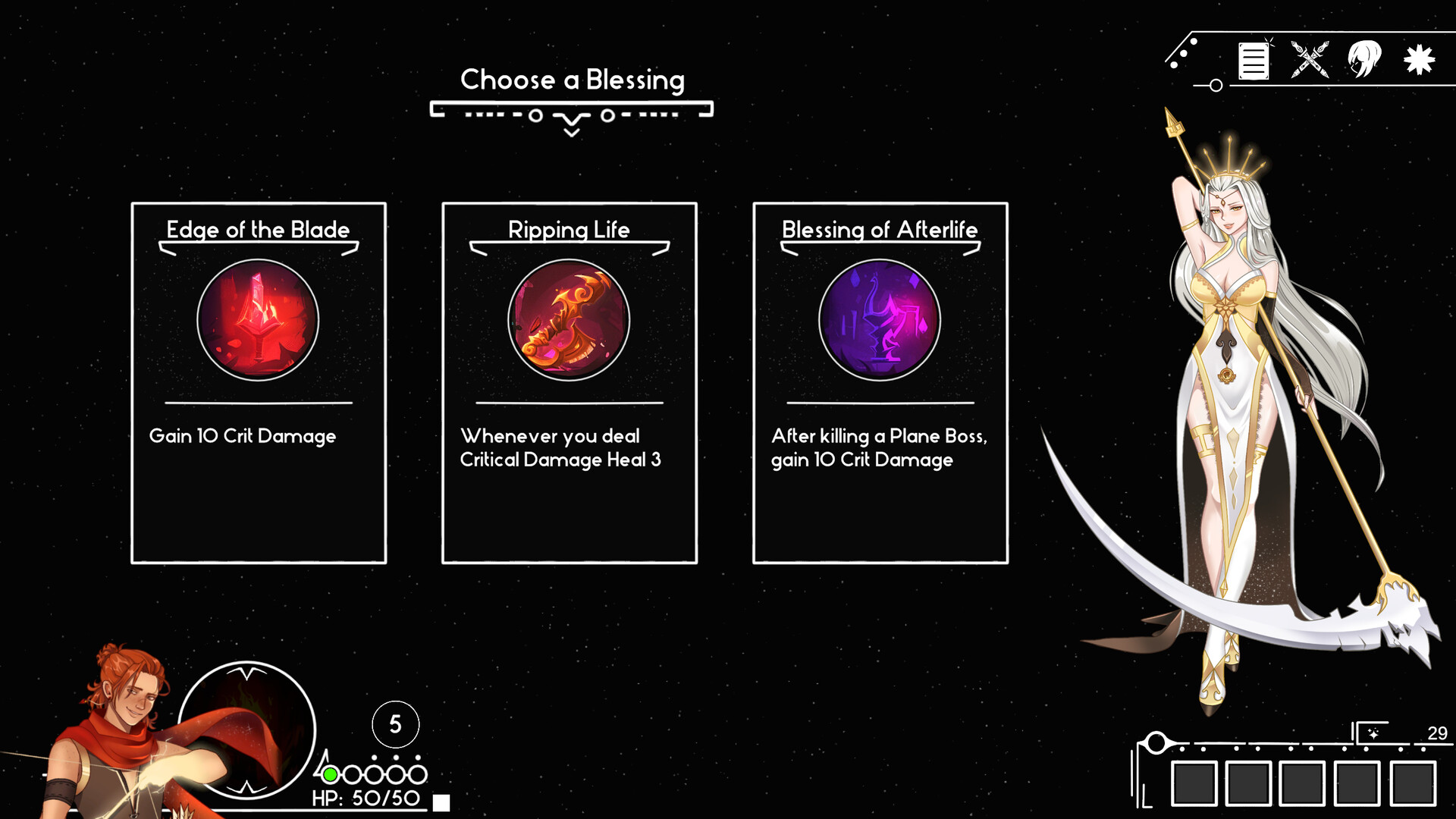Select the right circle indicator under the title
1456x819 pixels.
click(607, 117)
